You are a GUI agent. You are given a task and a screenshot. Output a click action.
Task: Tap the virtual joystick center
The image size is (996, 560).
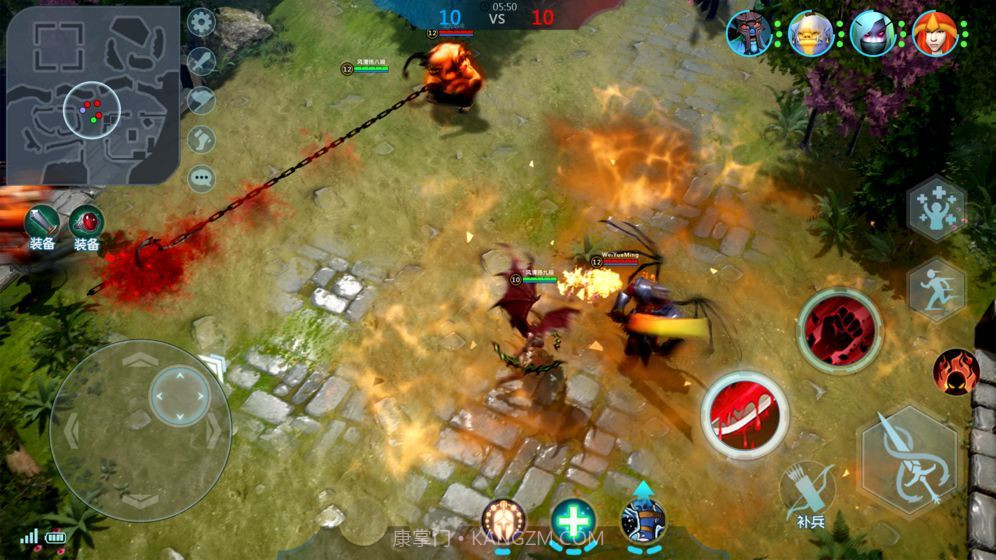pos(180,396)
